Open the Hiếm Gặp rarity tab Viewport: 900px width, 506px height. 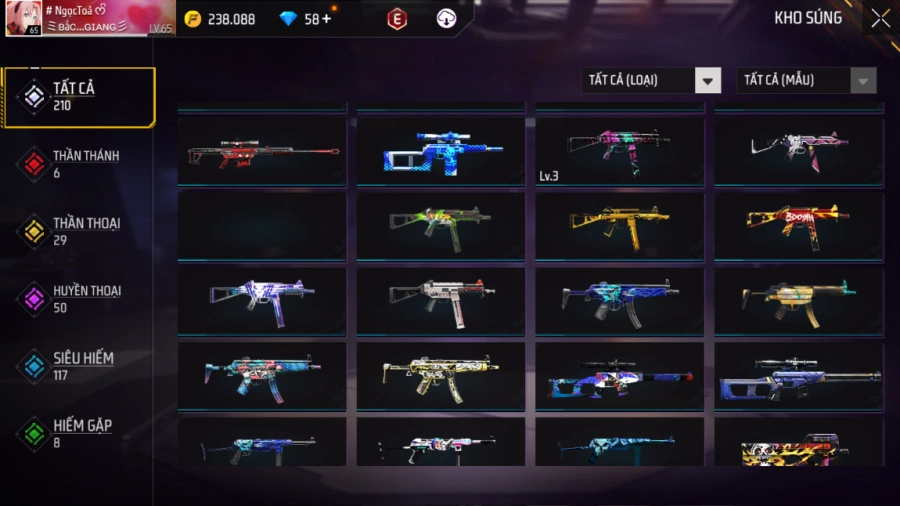click(79, 432)
